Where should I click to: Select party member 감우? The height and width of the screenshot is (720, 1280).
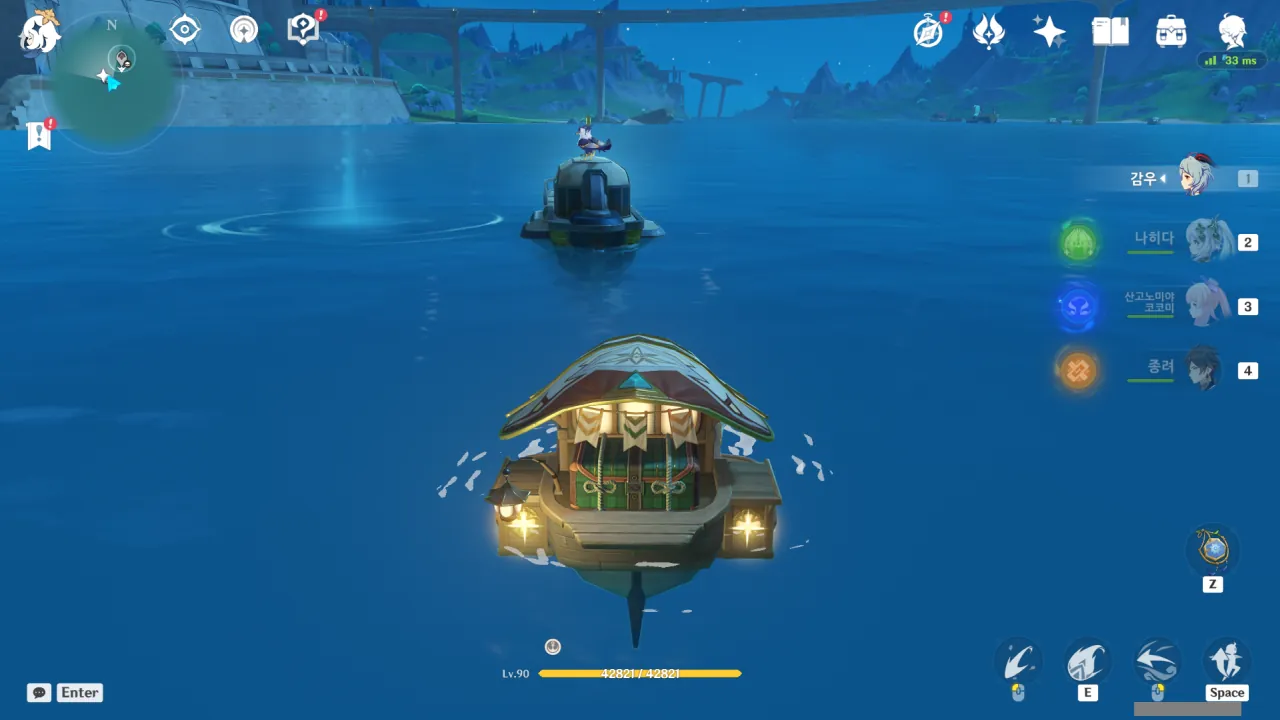pos(1194,178)
